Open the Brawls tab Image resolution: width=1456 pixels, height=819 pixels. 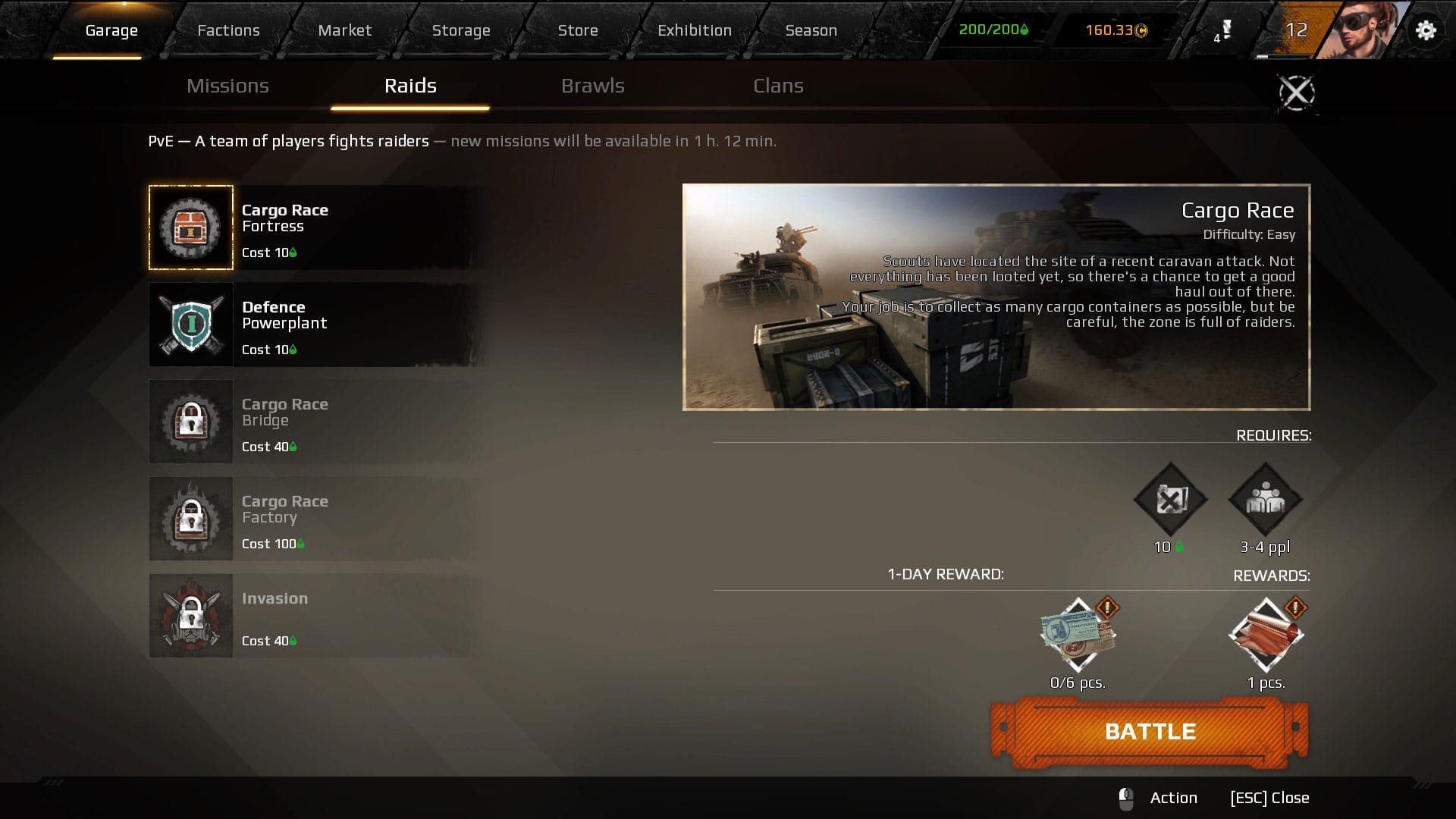tap(592, 86)
